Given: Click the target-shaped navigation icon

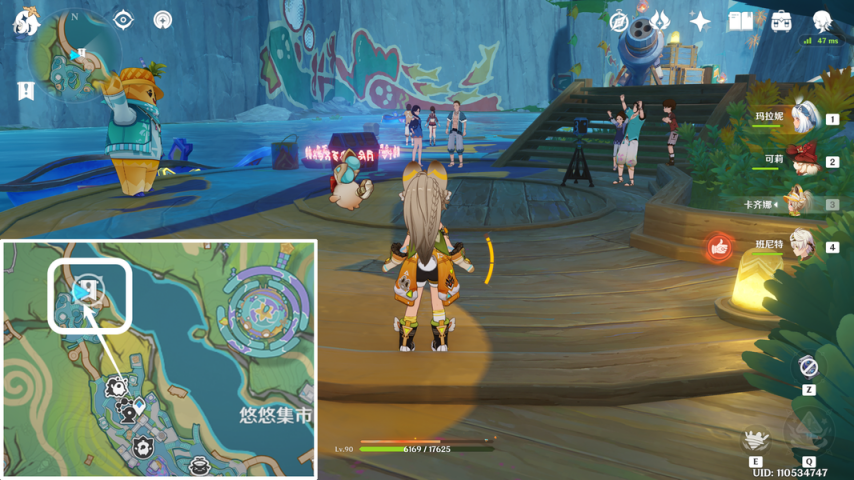Looking at the screenshot, I should (x=123, y=20).
